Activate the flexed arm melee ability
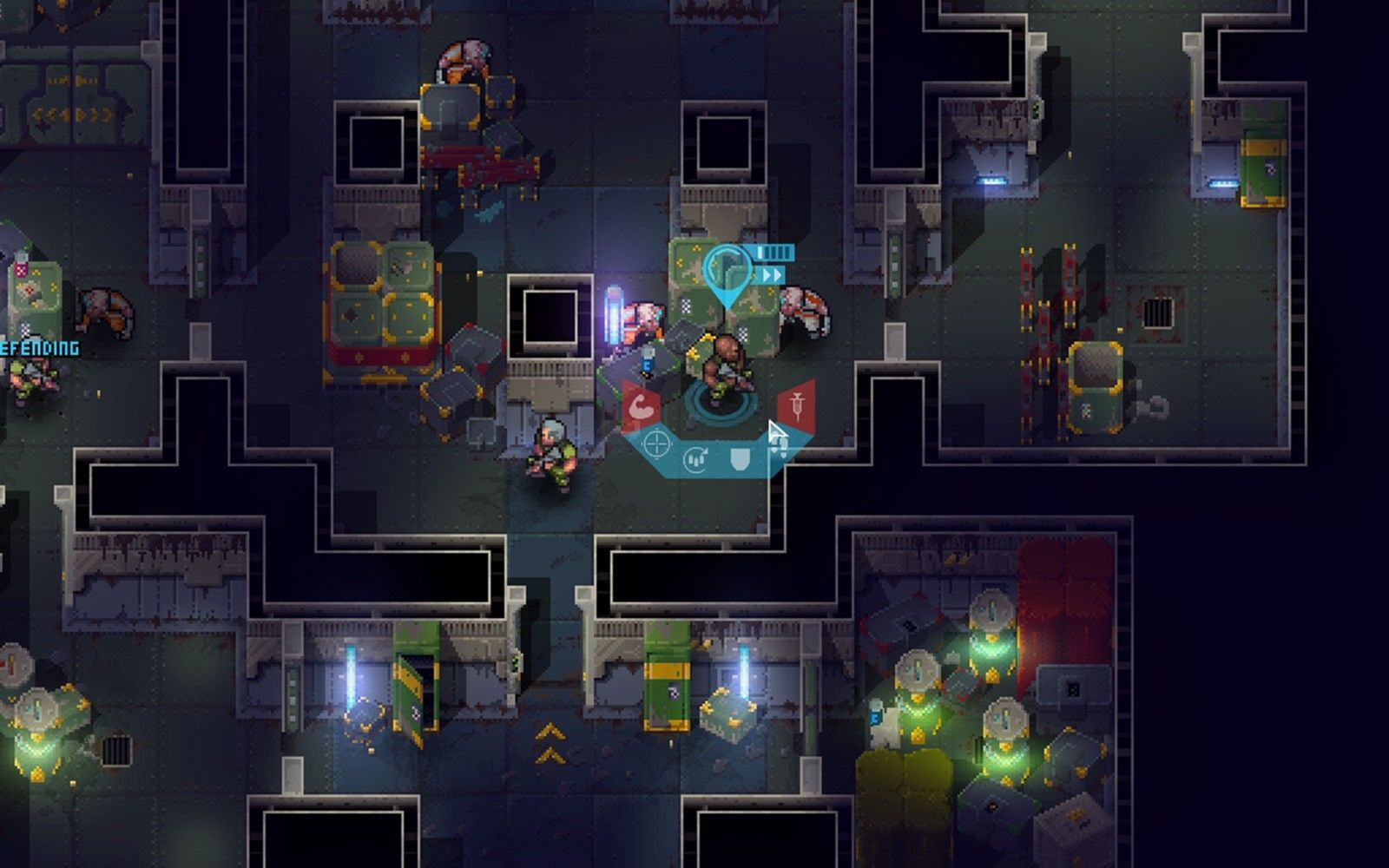This screenshot has width=1389, height=868. [640, 406]
